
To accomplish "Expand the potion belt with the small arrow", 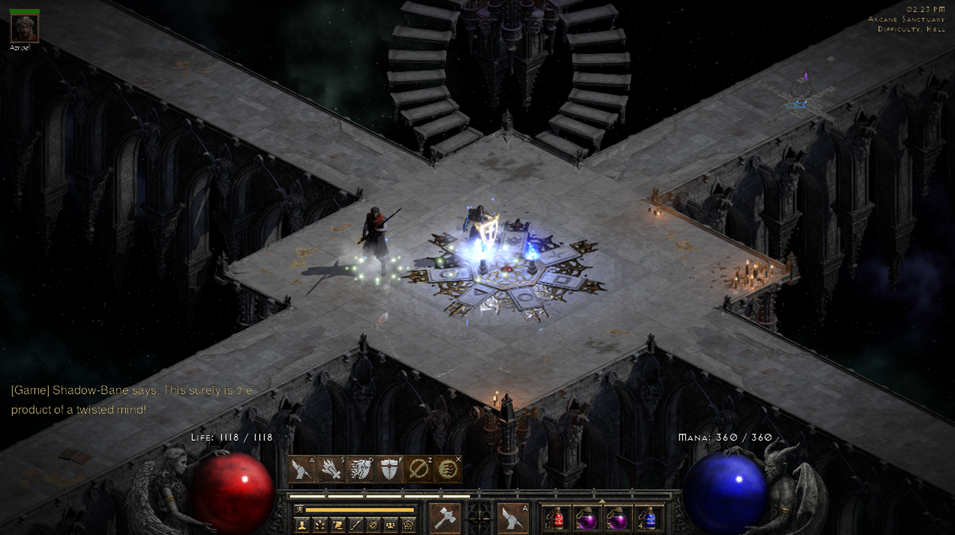I will [x=601, y=501].
